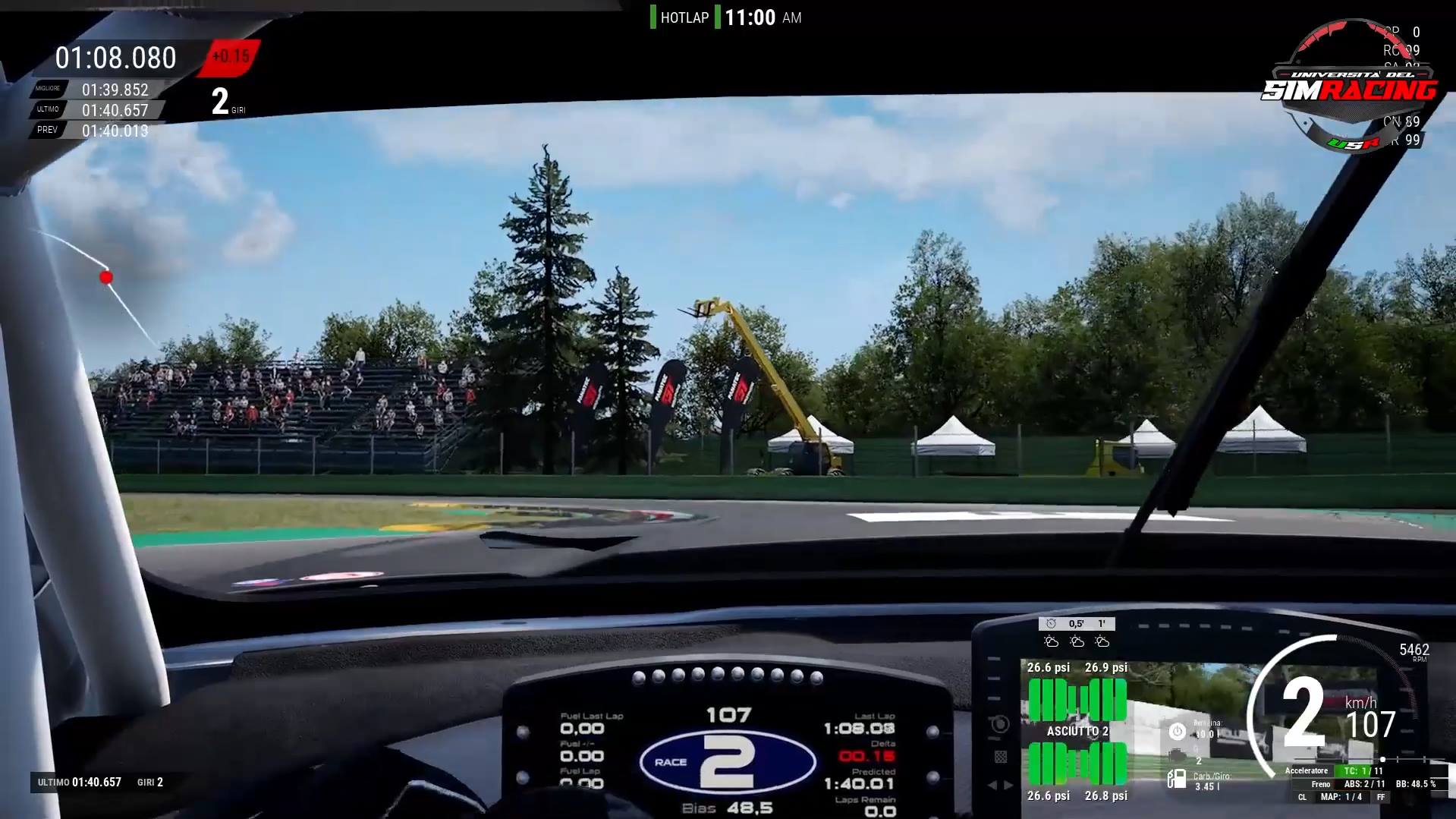This screenshot has height=819, width=1456.
Task: Select the first cloud weather icon on the MFD
Action: pos(1052,642)
